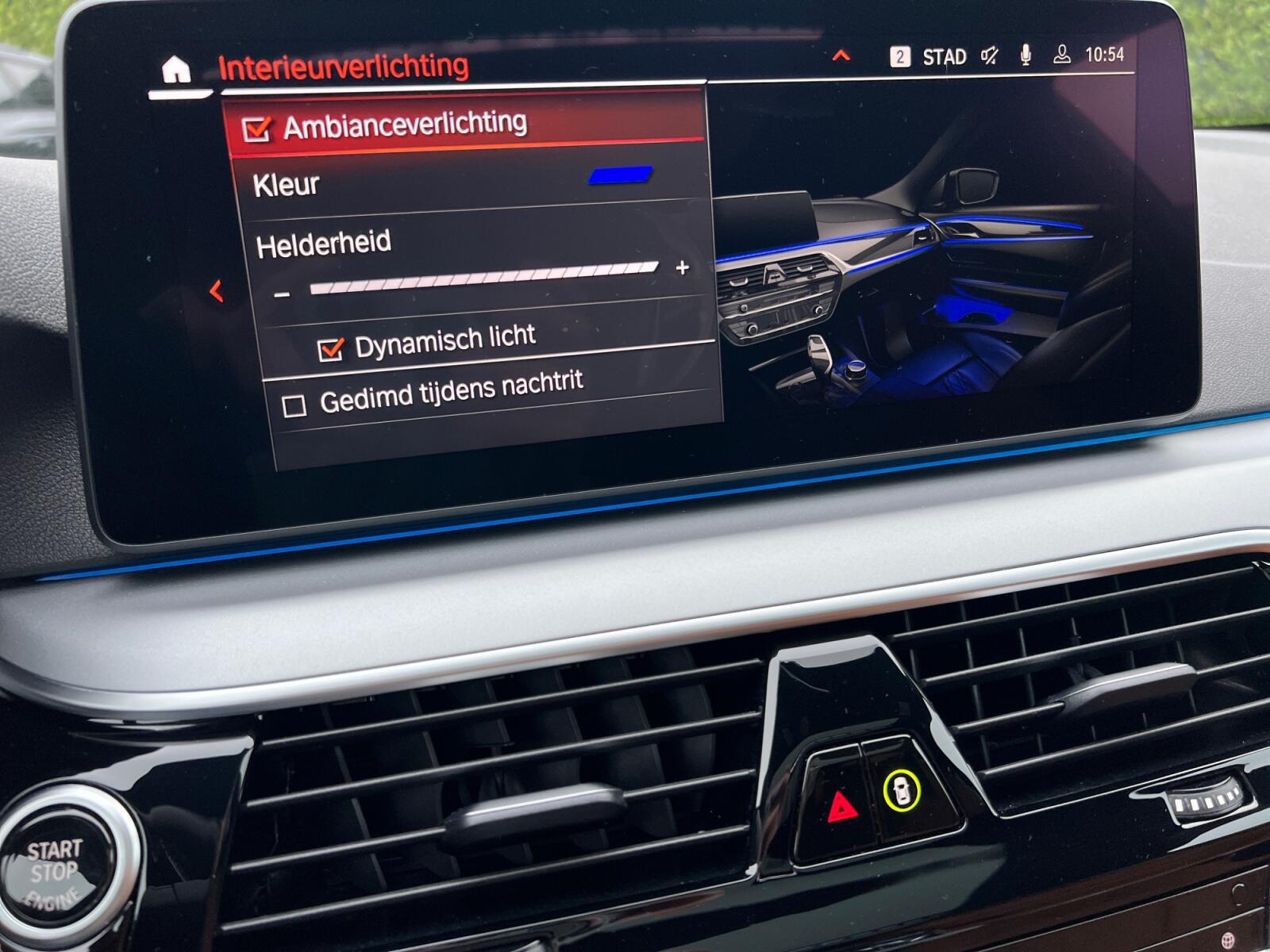Uncheck the Dynamisch licht option

[330, 349]
